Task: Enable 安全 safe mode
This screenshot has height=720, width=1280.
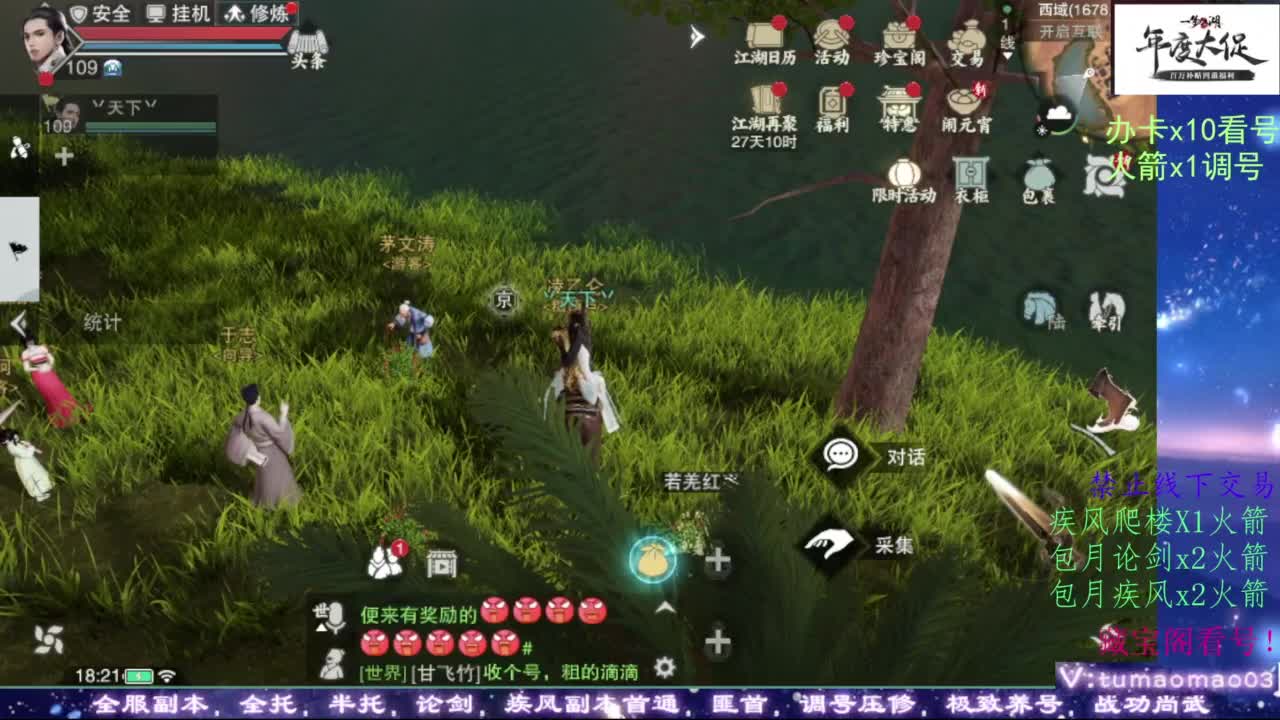Action: 103,15
